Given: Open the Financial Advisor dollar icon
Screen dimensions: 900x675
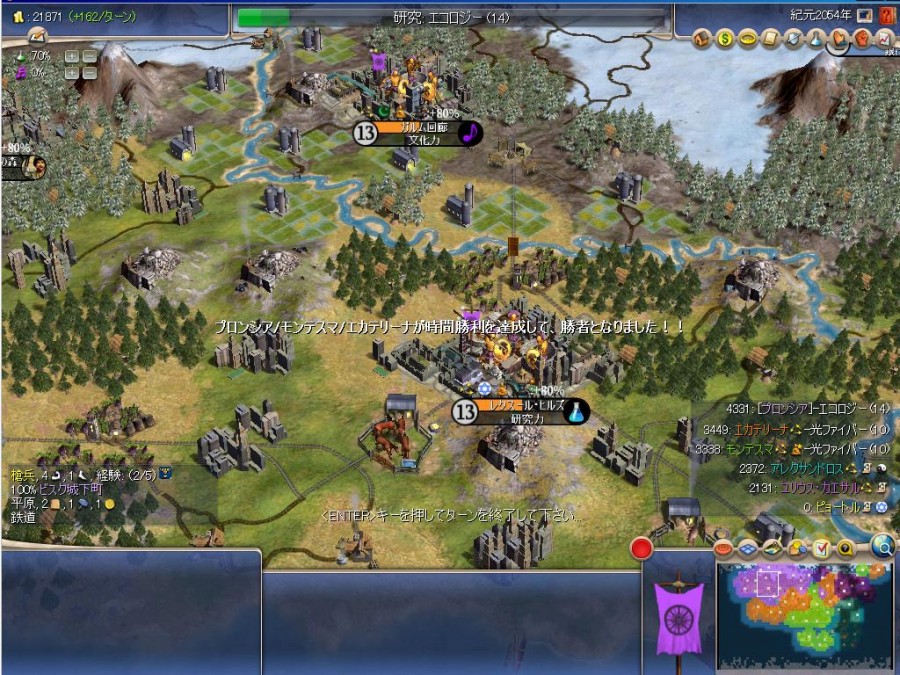Looking at the screenshot, I should [725, 39].
